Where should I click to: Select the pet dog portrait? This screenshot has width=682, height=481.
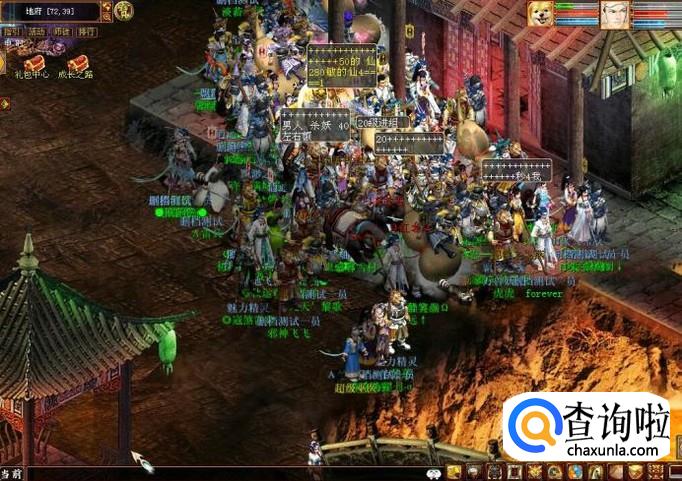[541, 14]
